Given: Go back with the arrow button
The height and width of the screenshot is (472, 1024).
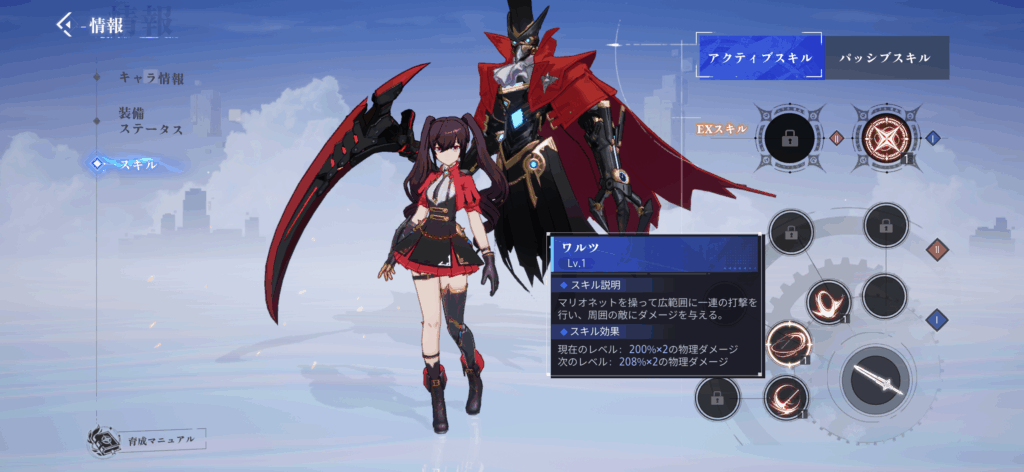Looking at the screenshot, I should (66, 23).
